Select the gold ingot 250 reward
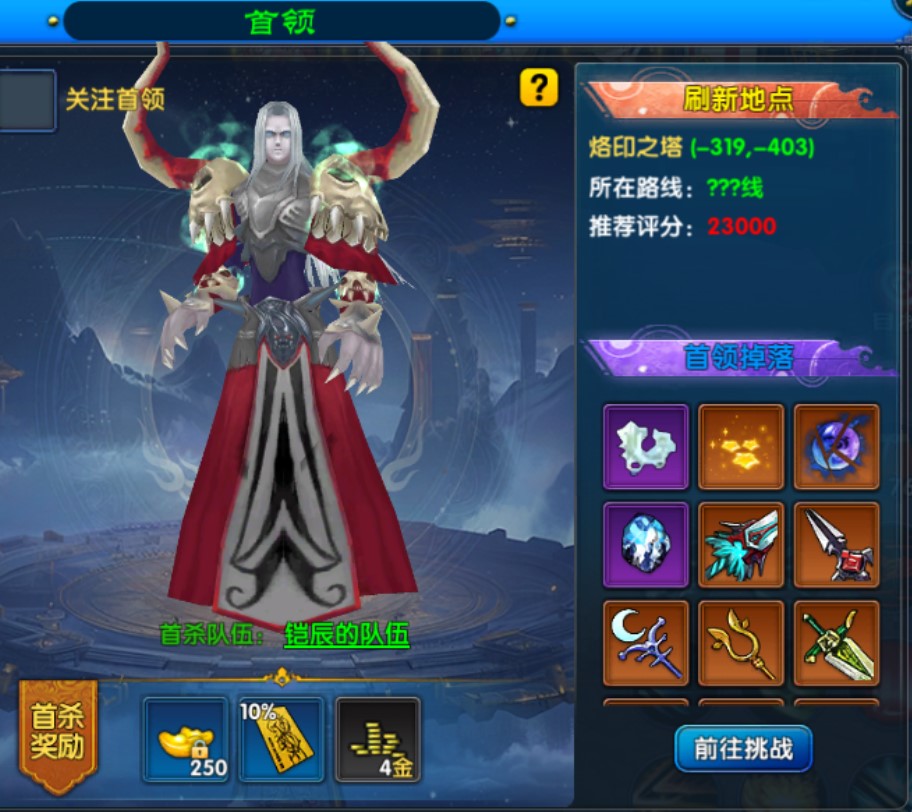Viewport: 912px width, 812px height. click(x=186, y=740)
